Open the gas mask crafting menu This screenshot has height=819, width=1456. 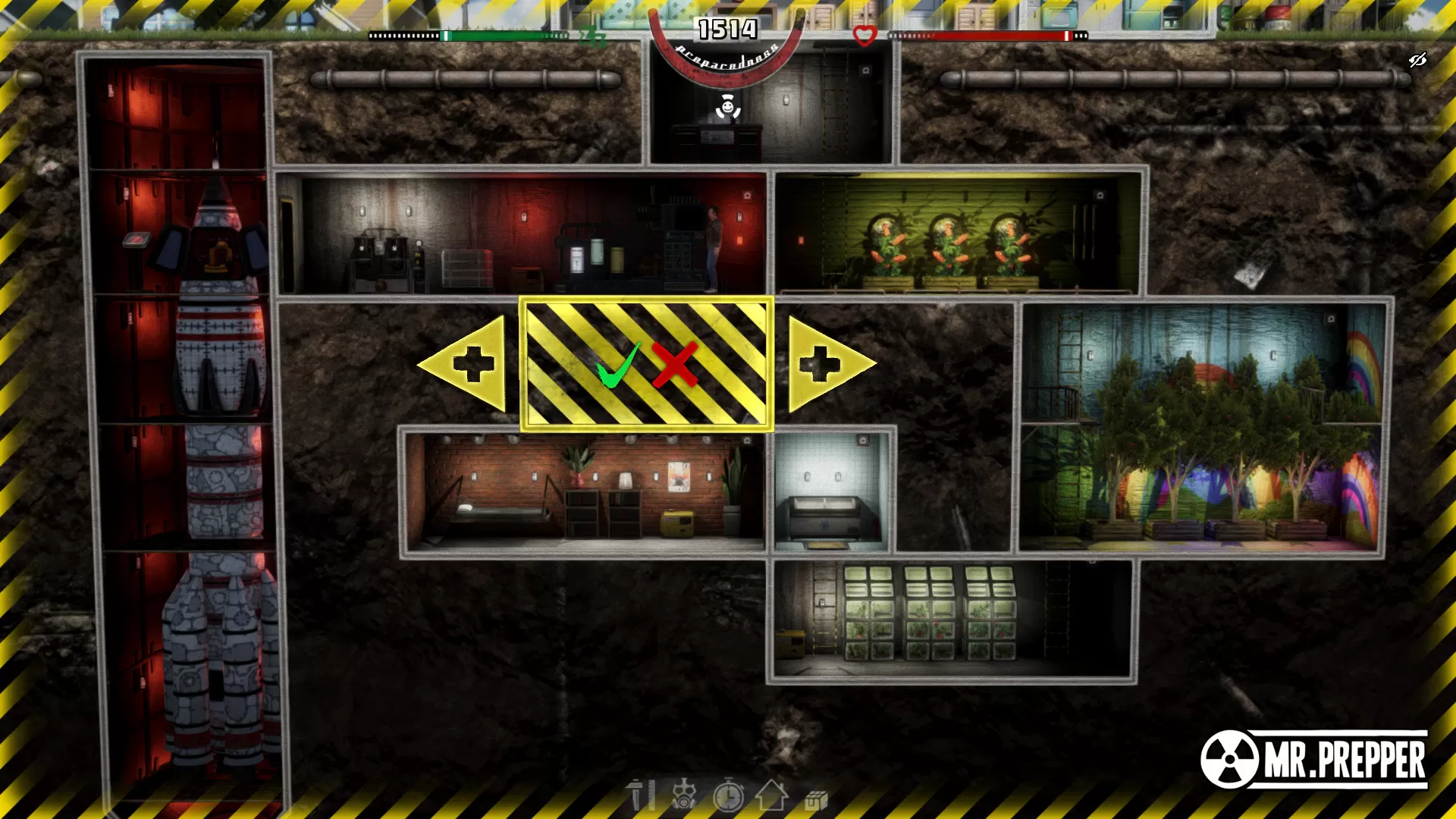pyautogui.click(x=685, y=796)
